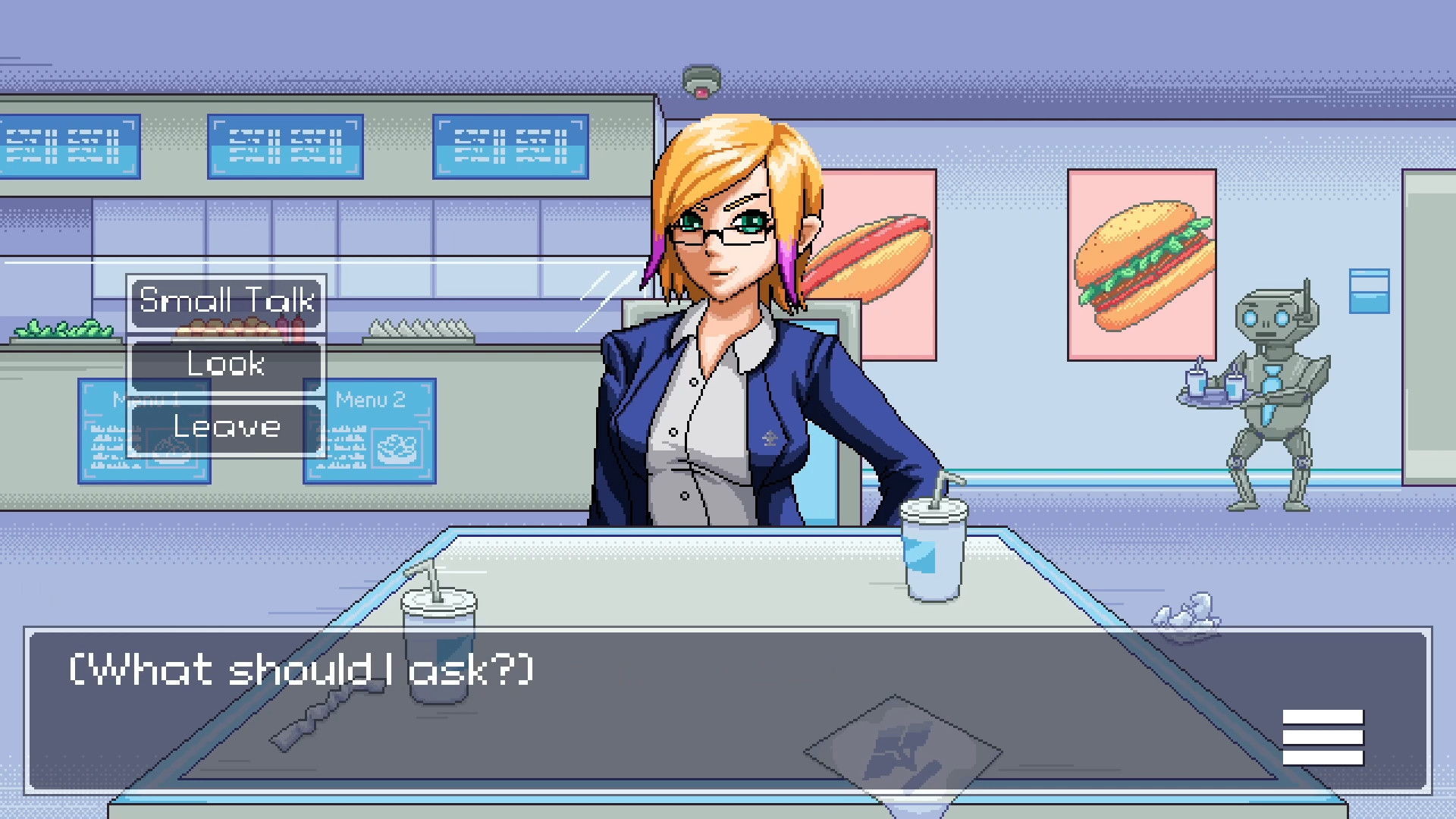The width and height of the screenshot is (1456, 819).
Task: Choose Small Talk from the options
Action: click(x=225, y=303)
